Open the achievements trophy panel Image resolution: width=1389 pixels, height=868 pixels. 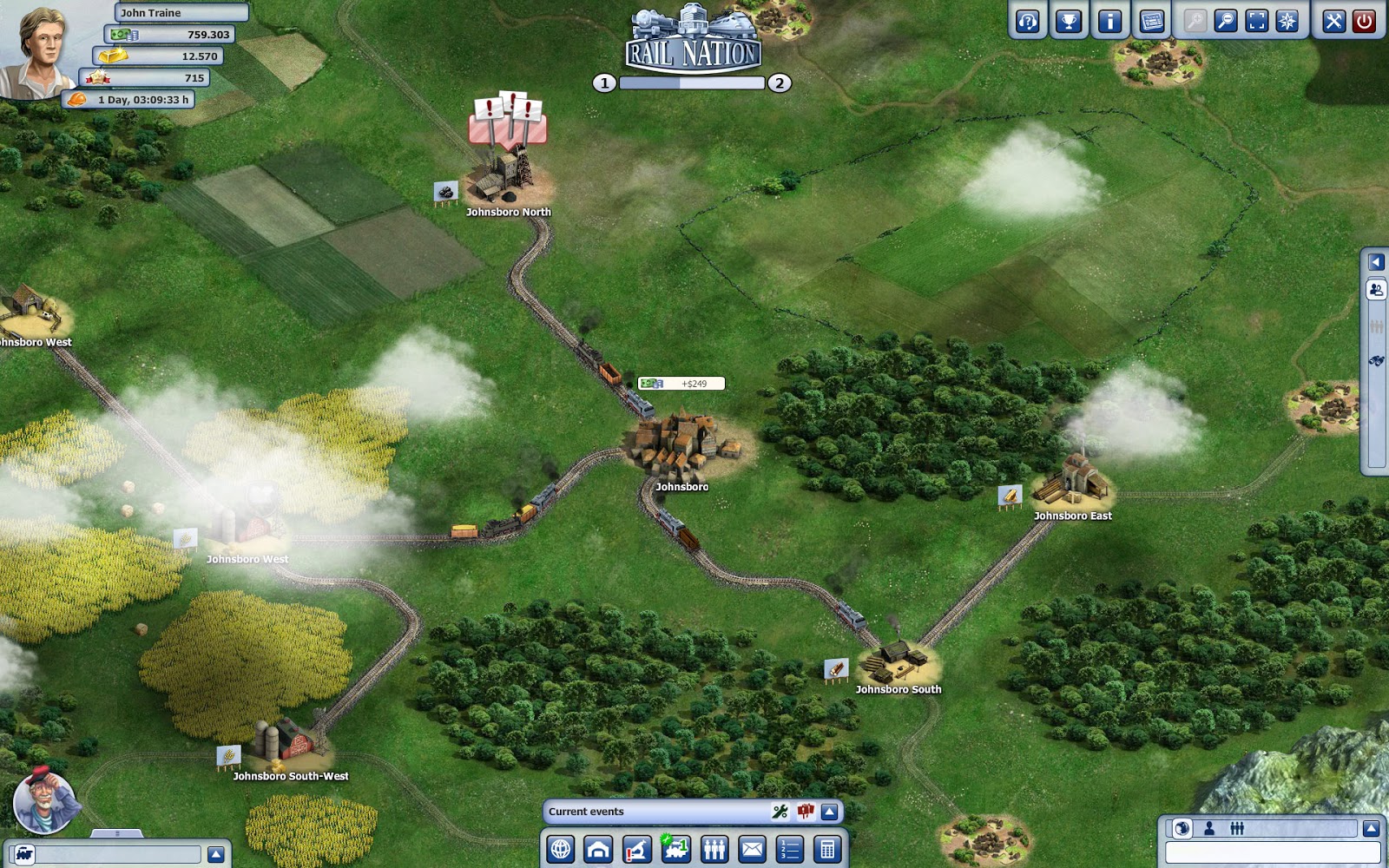click(x=1068, y=22)
